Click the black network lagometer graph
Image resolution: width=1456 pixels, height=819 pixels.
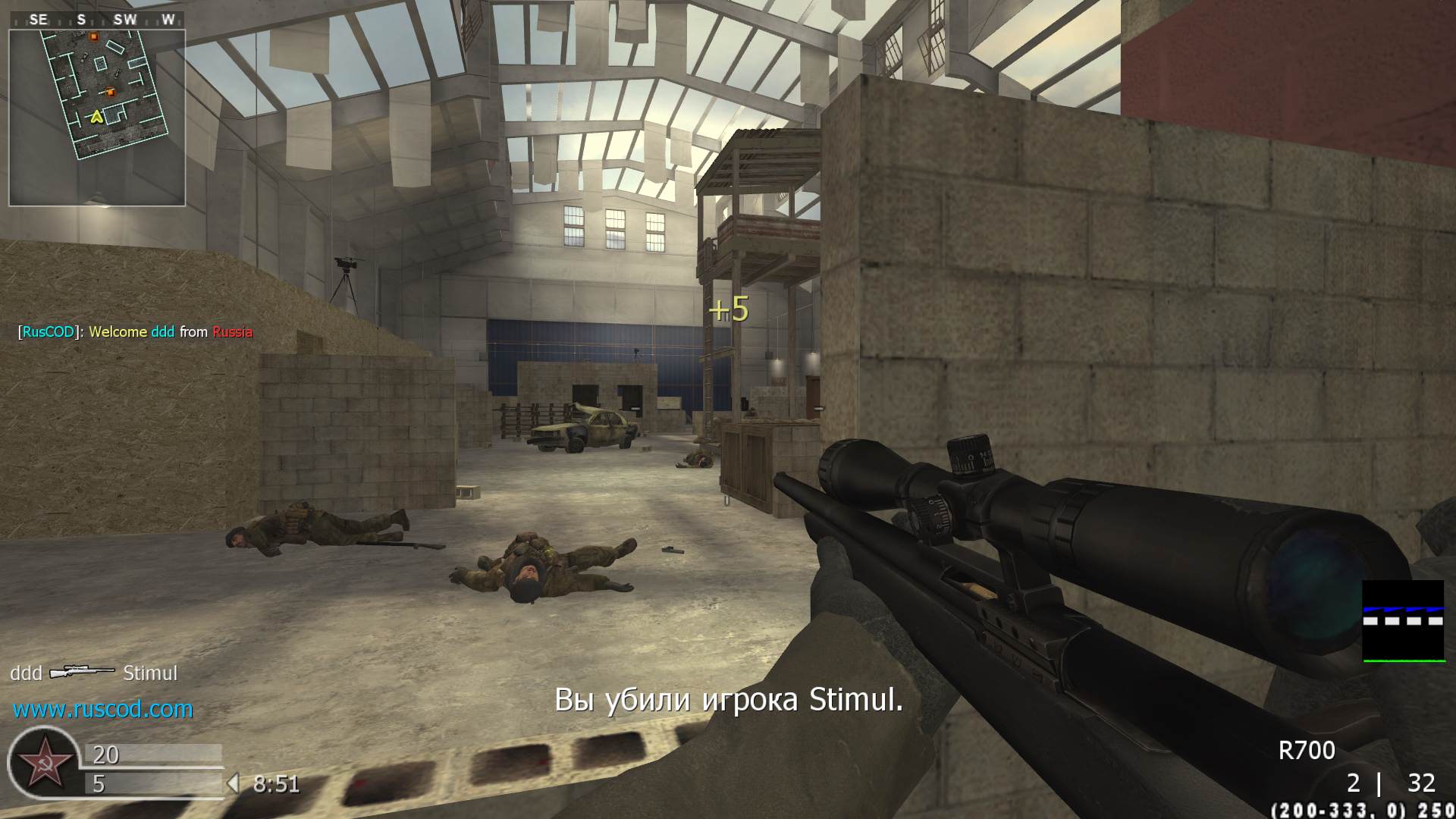1403,621
